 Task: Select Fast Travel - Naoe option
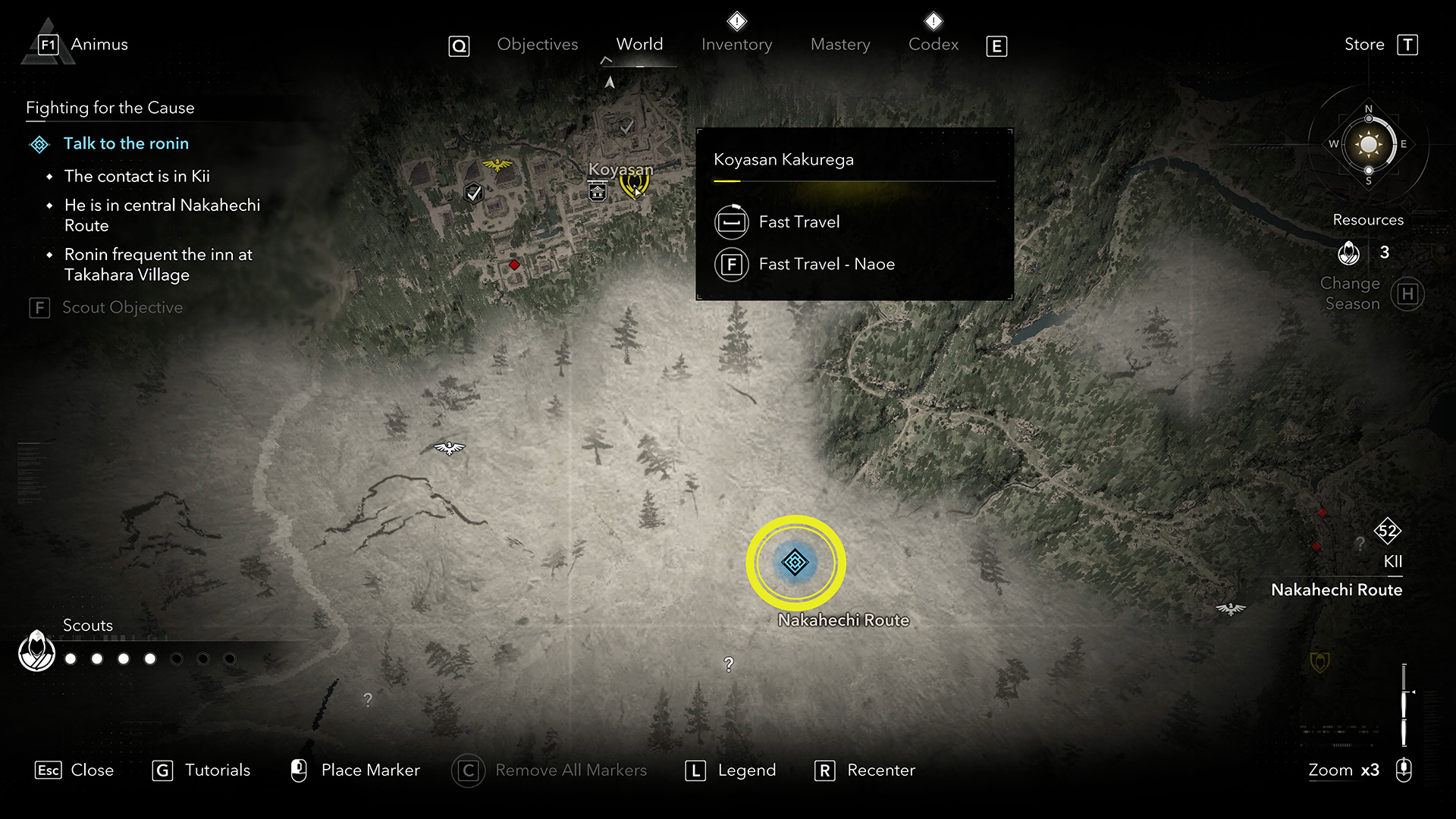point(826,265)
